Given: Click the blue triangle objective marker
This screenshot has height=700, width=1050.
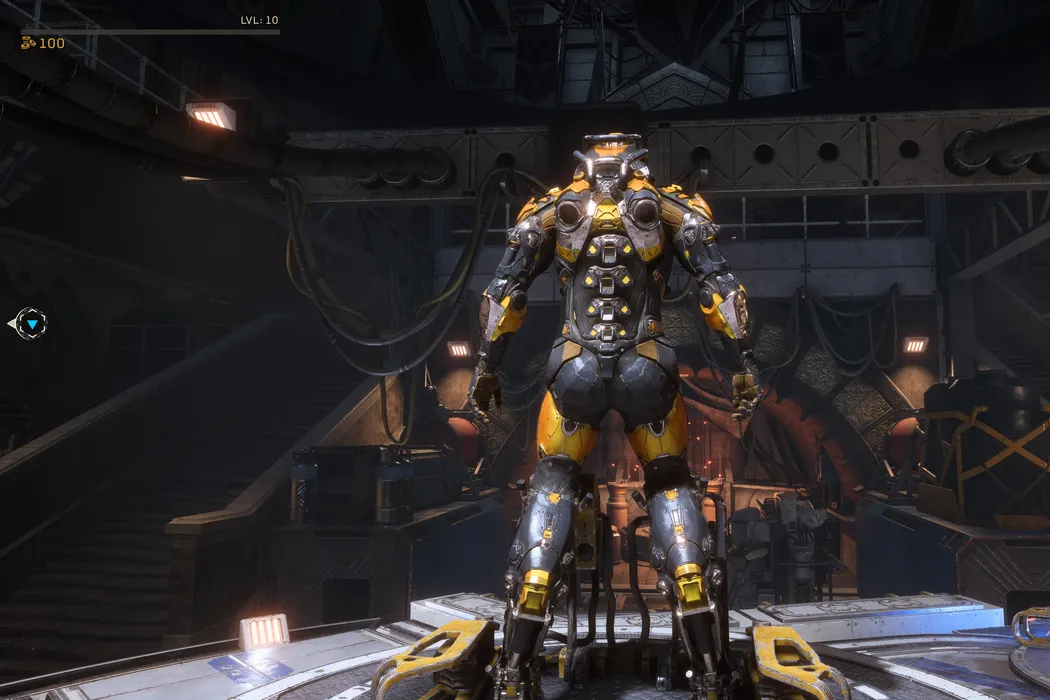Looking at the screenshot, I should (x=32, y=324).
